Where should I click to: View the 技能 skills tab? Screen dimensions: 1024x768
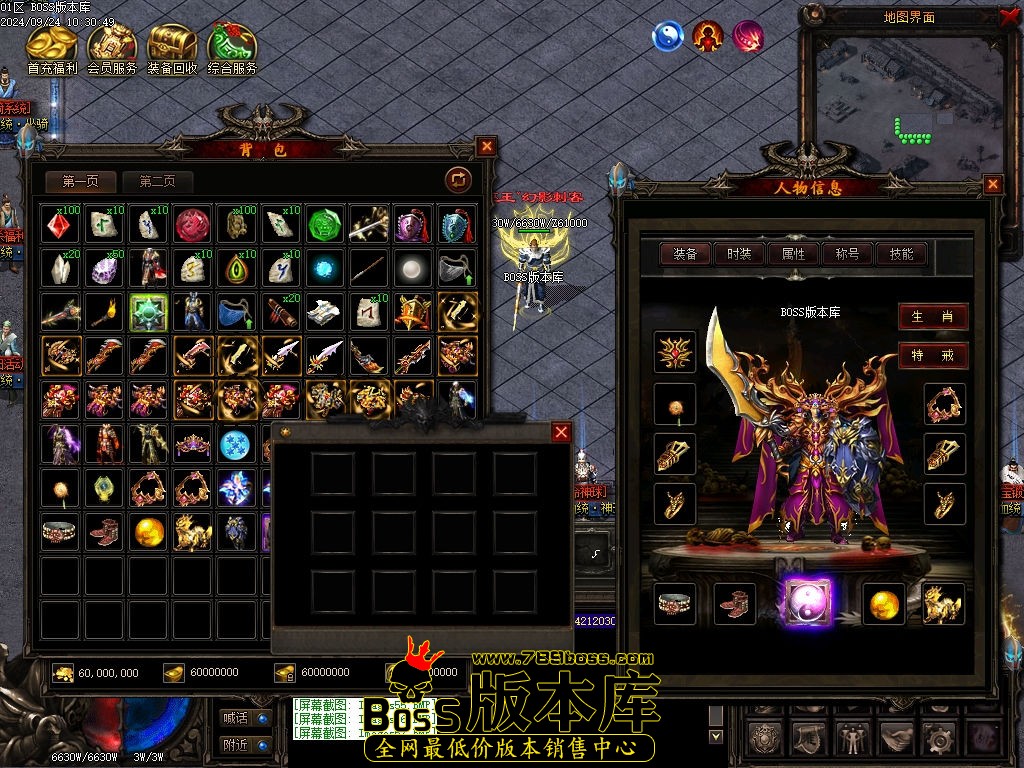(901, 254)
